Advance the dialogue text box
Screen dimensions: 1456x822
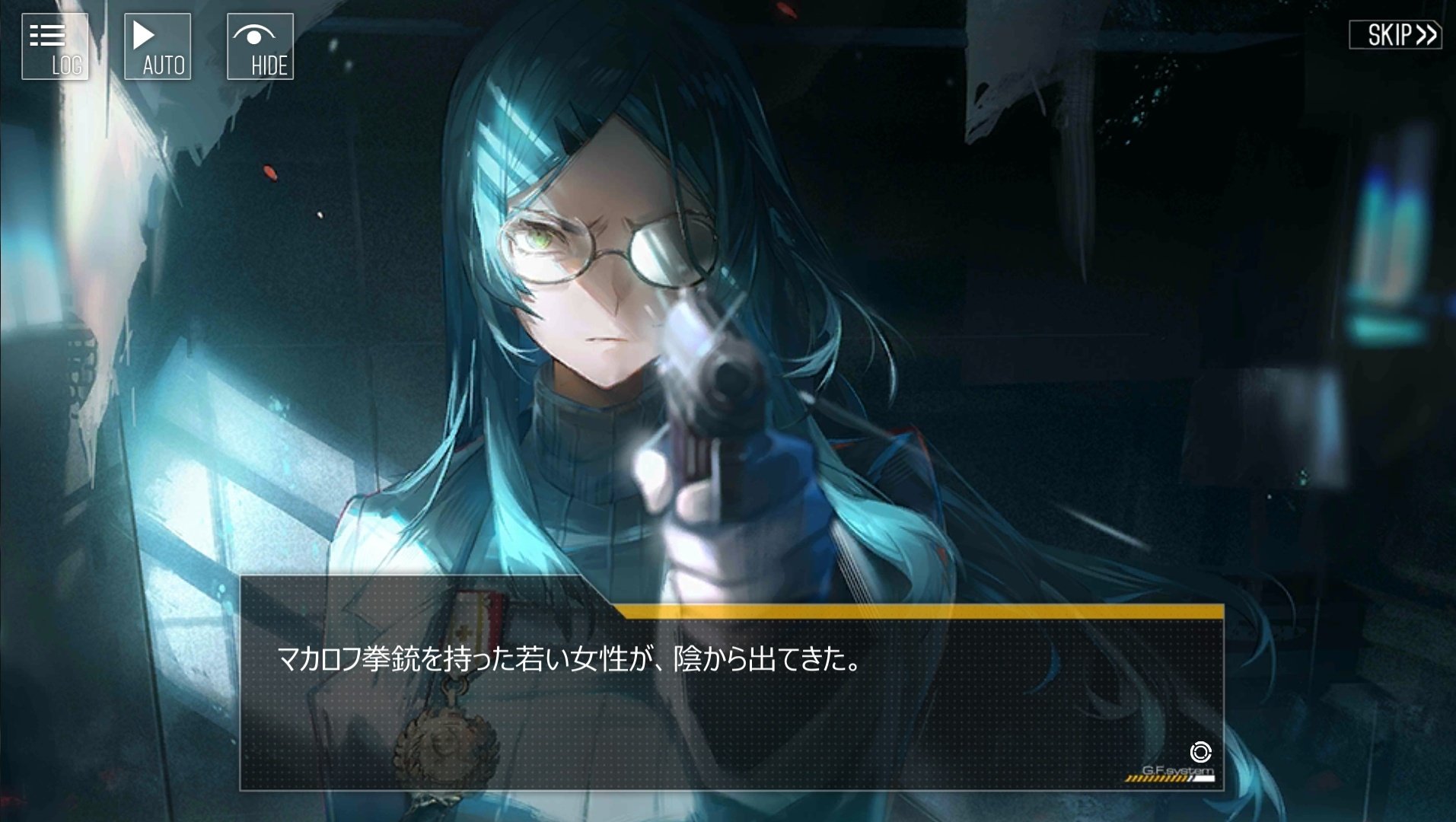[x=731, y=699]
